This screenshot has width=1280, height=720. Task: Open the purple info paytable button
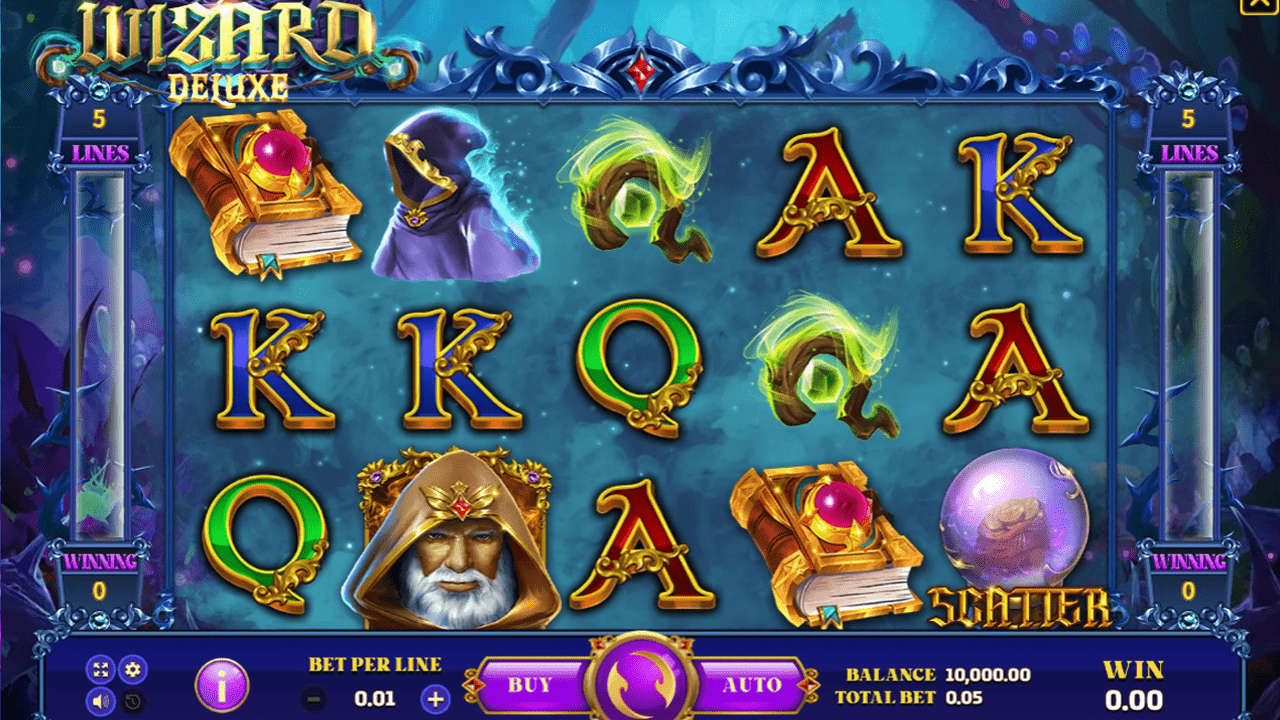tap(222, 685)
